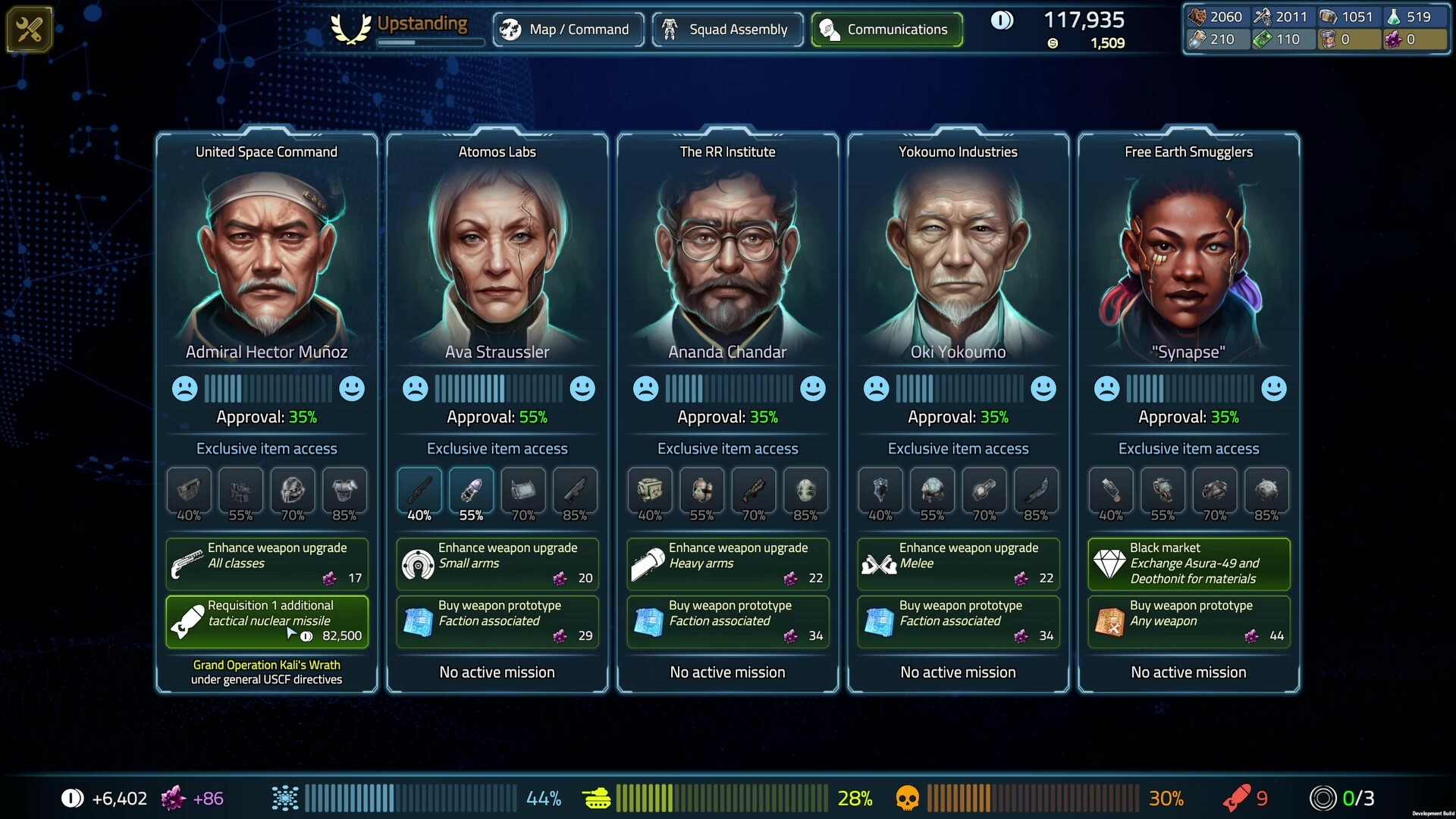Image resolution: width=1456 pixels, height=819 pixels.
Task: Open the Squad Assembly tab
Action: [x=726, y=29]
